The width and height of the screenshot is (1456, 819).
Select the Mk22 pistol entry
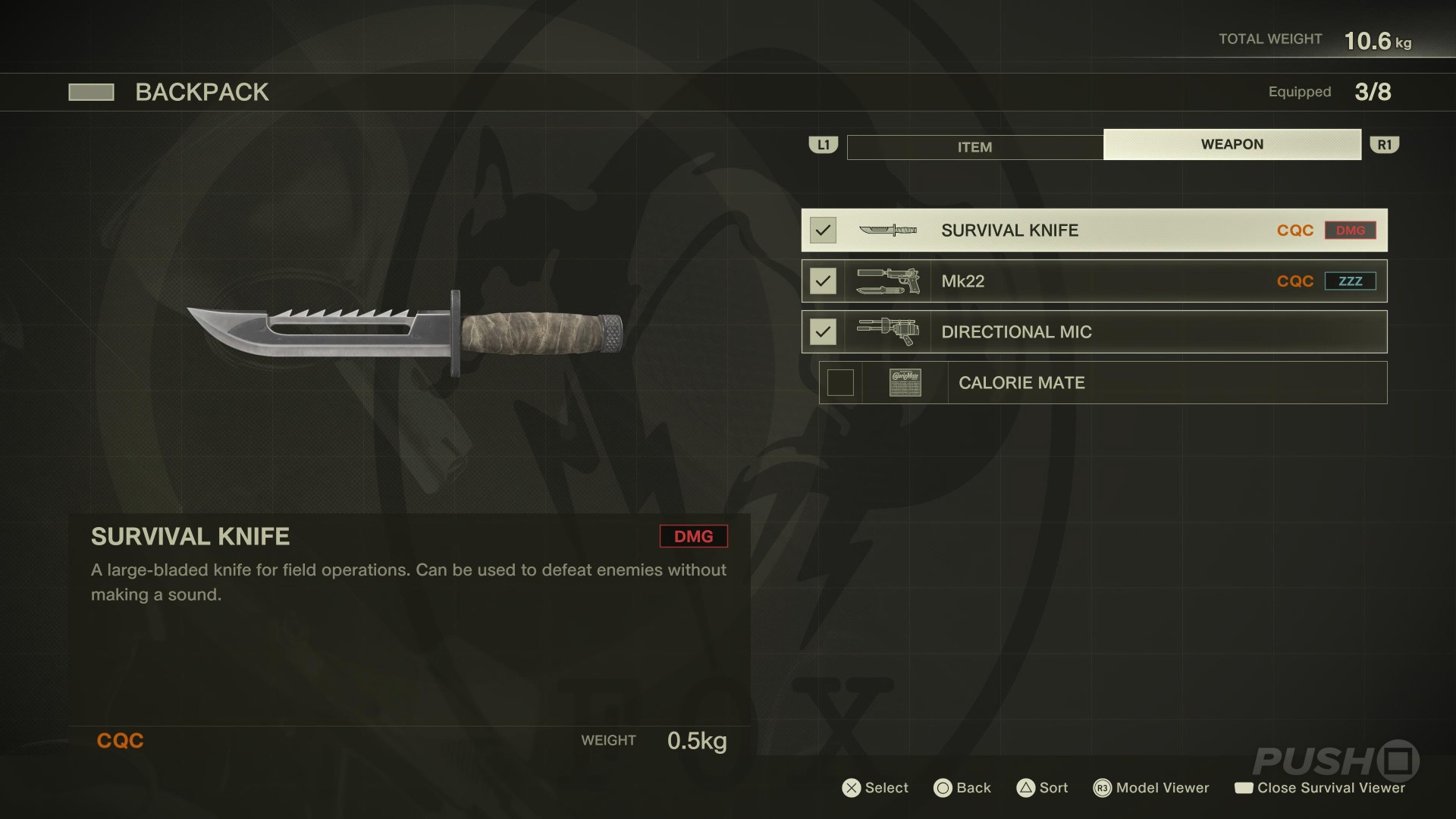click(1094, 281)
